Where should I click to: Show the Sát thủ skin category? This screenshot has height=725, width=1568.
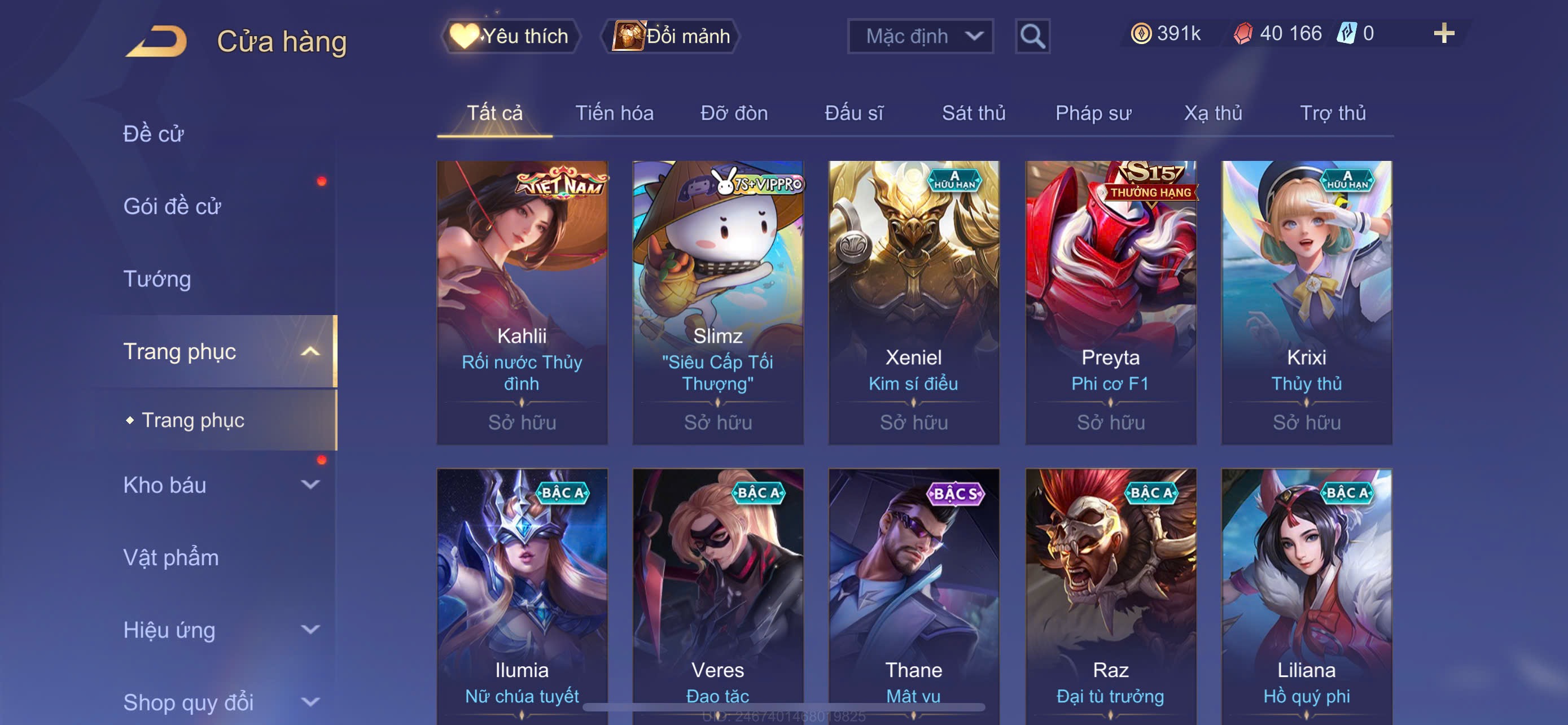tap(973, 113)
